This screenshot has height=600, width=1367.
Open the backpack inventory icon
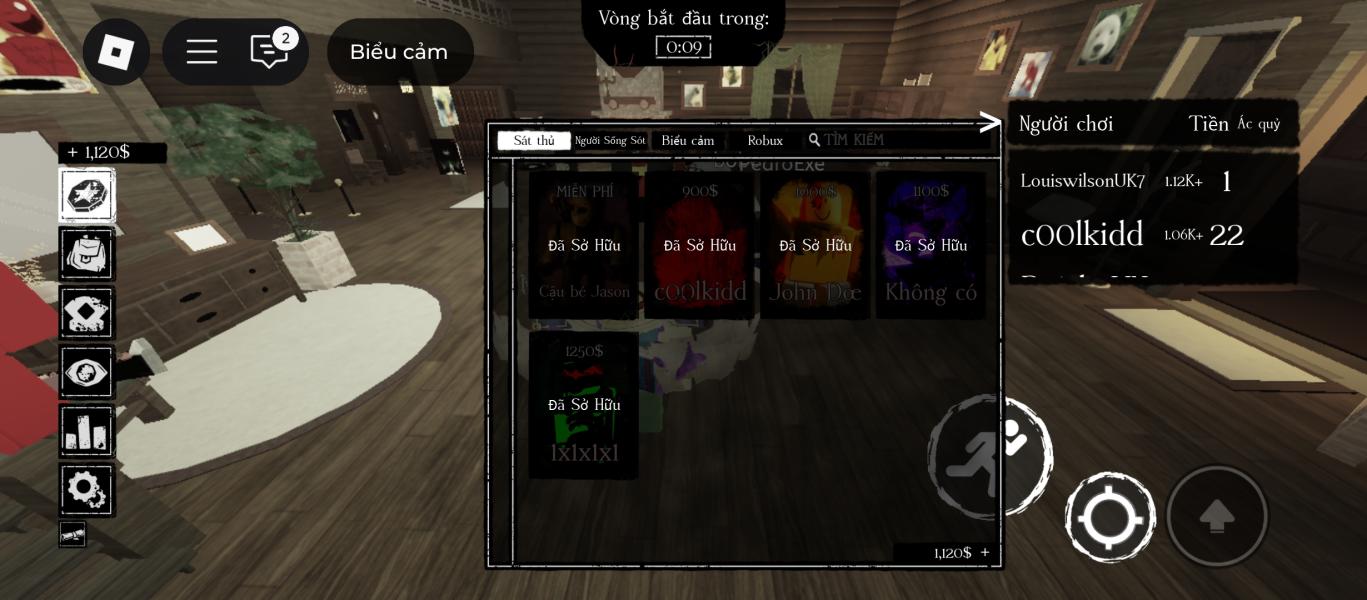pos(87,254)
